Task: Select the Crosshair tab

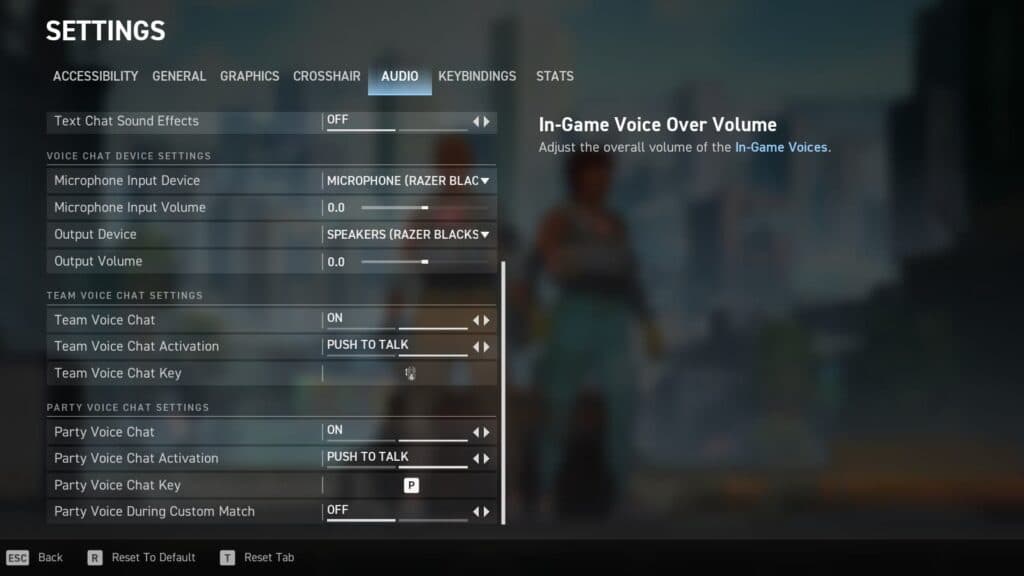Action: click(x=327, y=76)
